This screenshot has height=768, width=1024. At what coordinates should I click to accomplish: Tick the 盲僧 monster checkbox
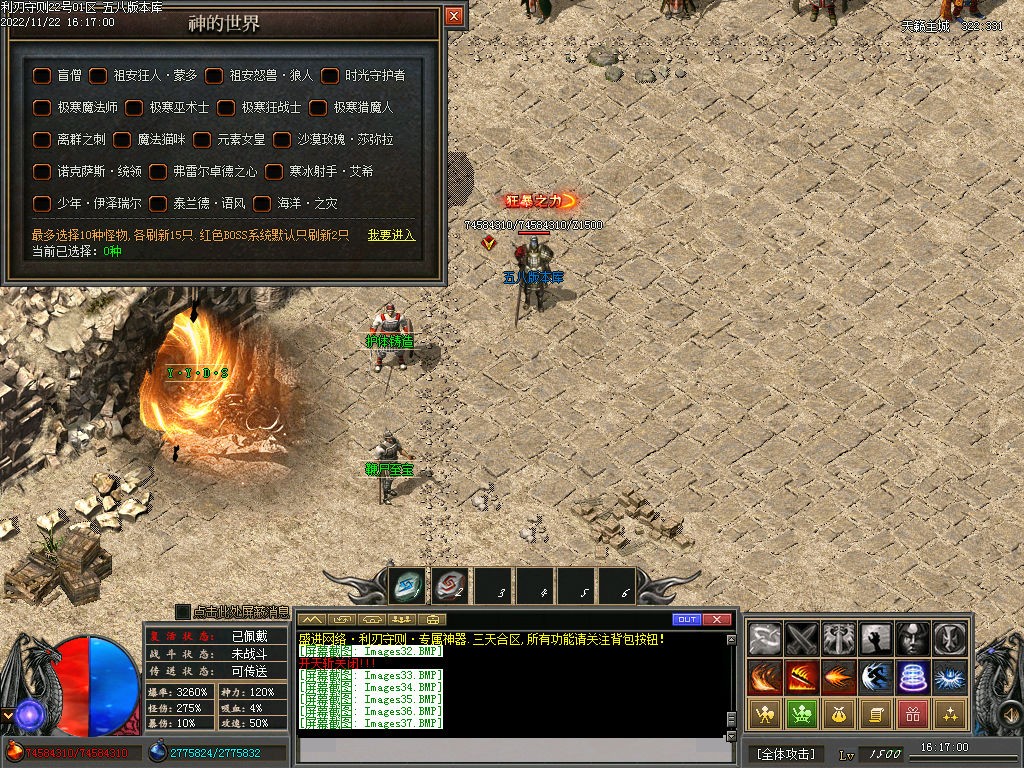pos(42,75)
